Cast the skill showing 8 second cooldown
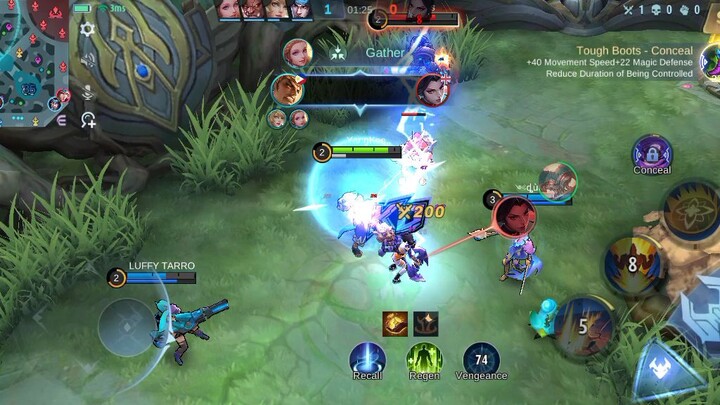 [x=632, y=265]
